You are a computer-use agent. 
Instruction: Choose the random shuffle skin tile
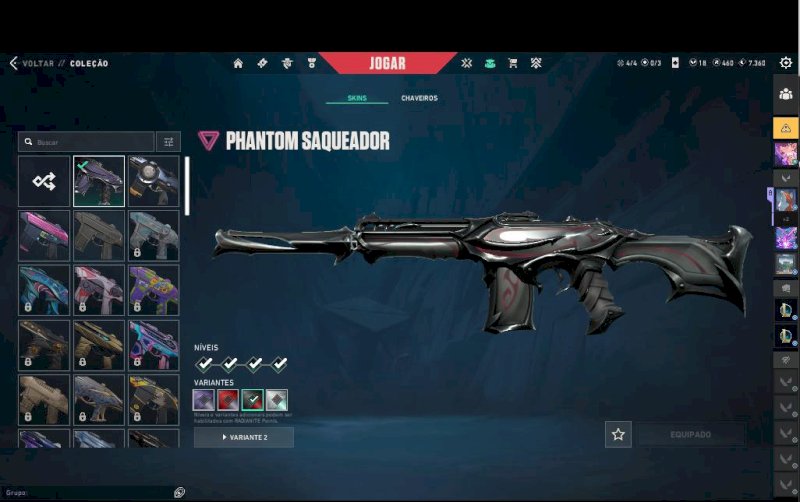44,181
